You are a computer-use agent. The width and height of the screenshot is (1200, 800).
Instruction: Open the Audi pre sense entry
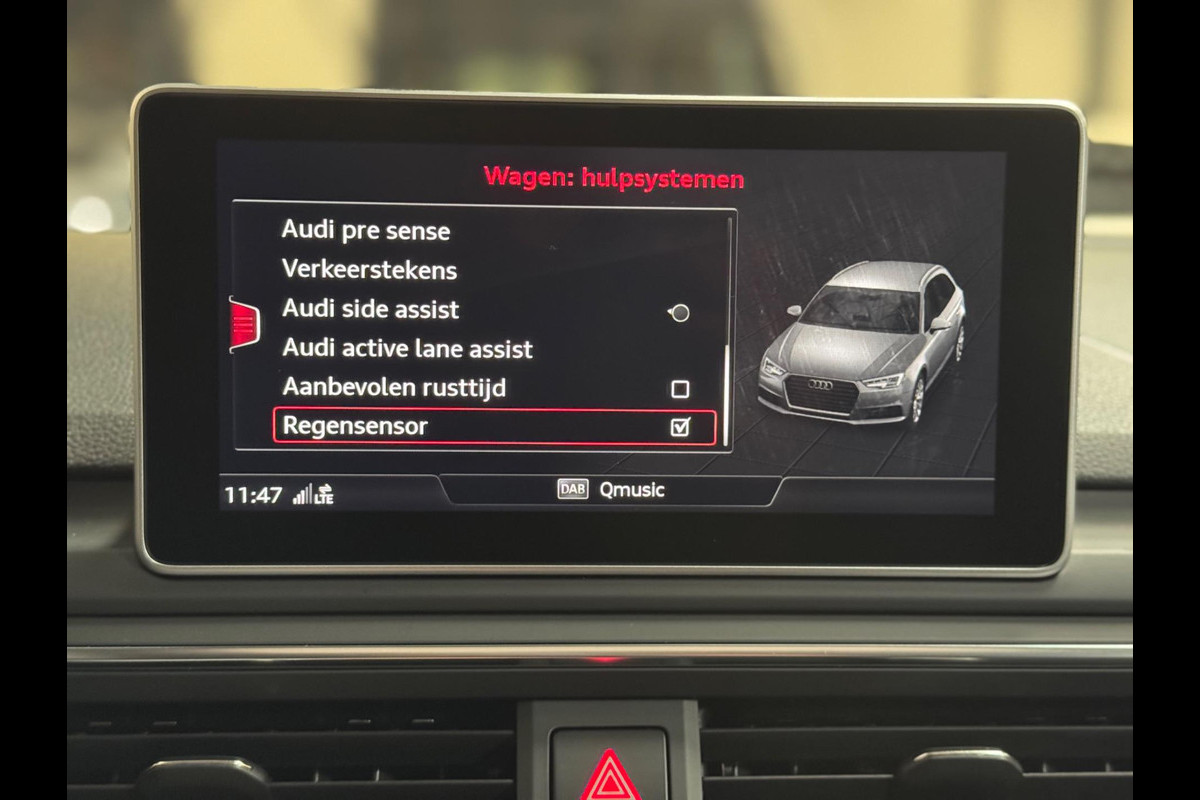366,231
